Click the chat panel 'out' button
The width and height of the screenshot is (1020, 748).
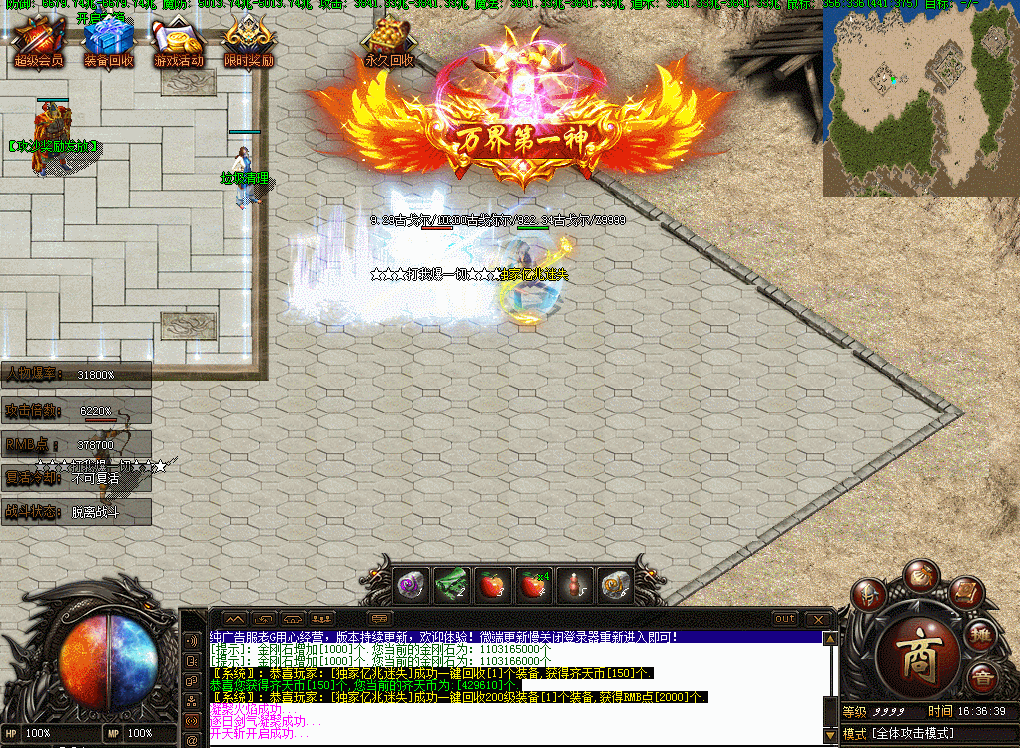[x=785, y=619]
